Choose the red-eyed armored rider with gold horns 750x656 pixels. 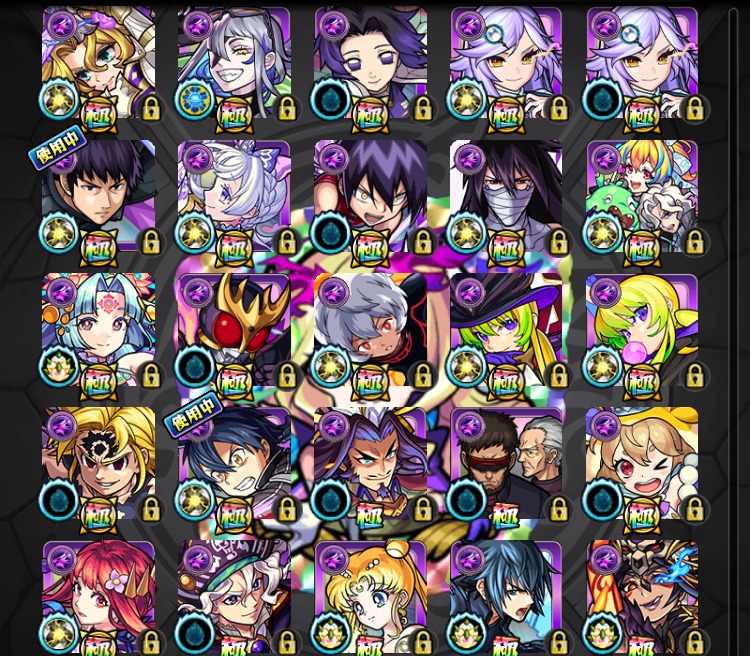tap(234, 330)
